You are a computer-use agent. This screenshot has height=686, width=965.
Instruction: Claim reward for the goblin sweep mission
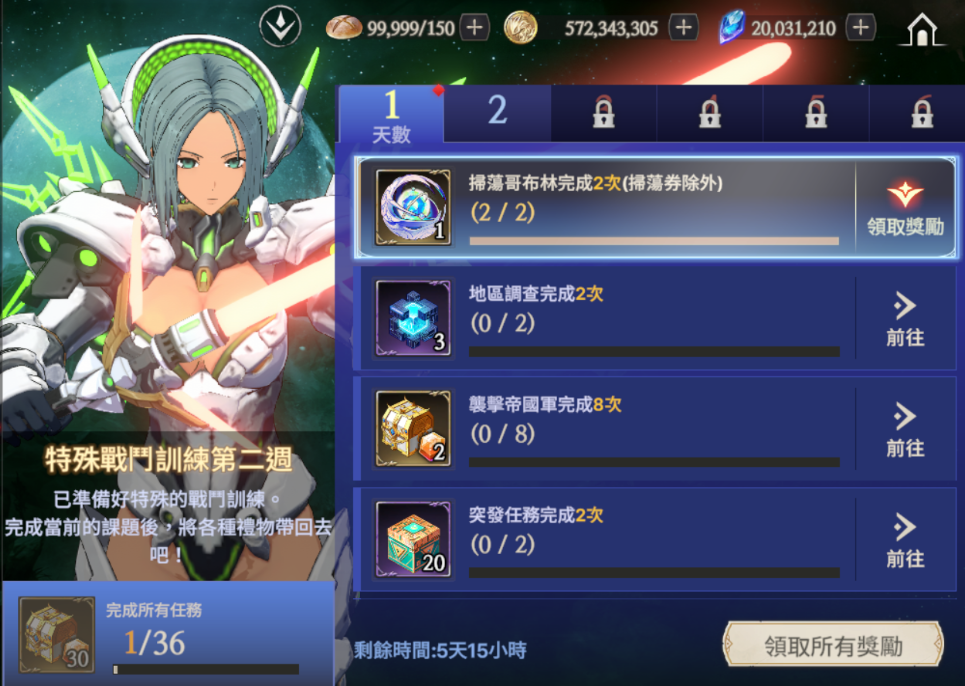(x=904, y=207)
